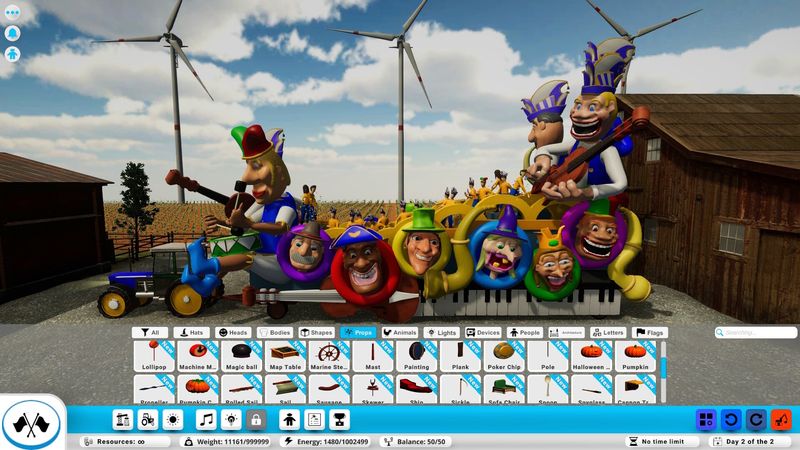Switch to the Hats category tab
Image resolution: width=800 pixels, height=450 pixels.
click(x=194, y=332)
